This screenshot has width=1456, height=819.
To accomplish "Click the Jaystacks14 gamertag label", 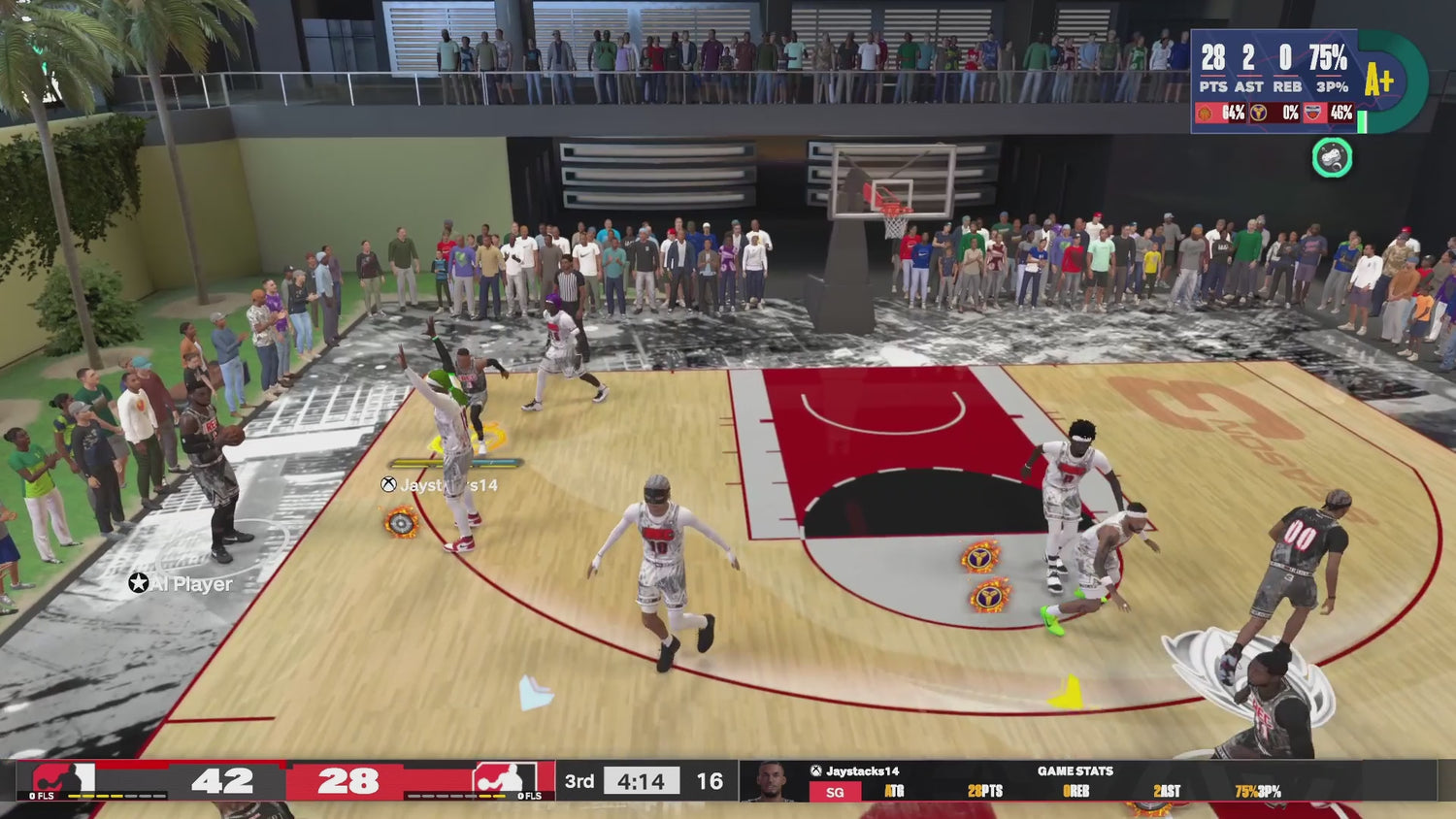I will point(863,771).
